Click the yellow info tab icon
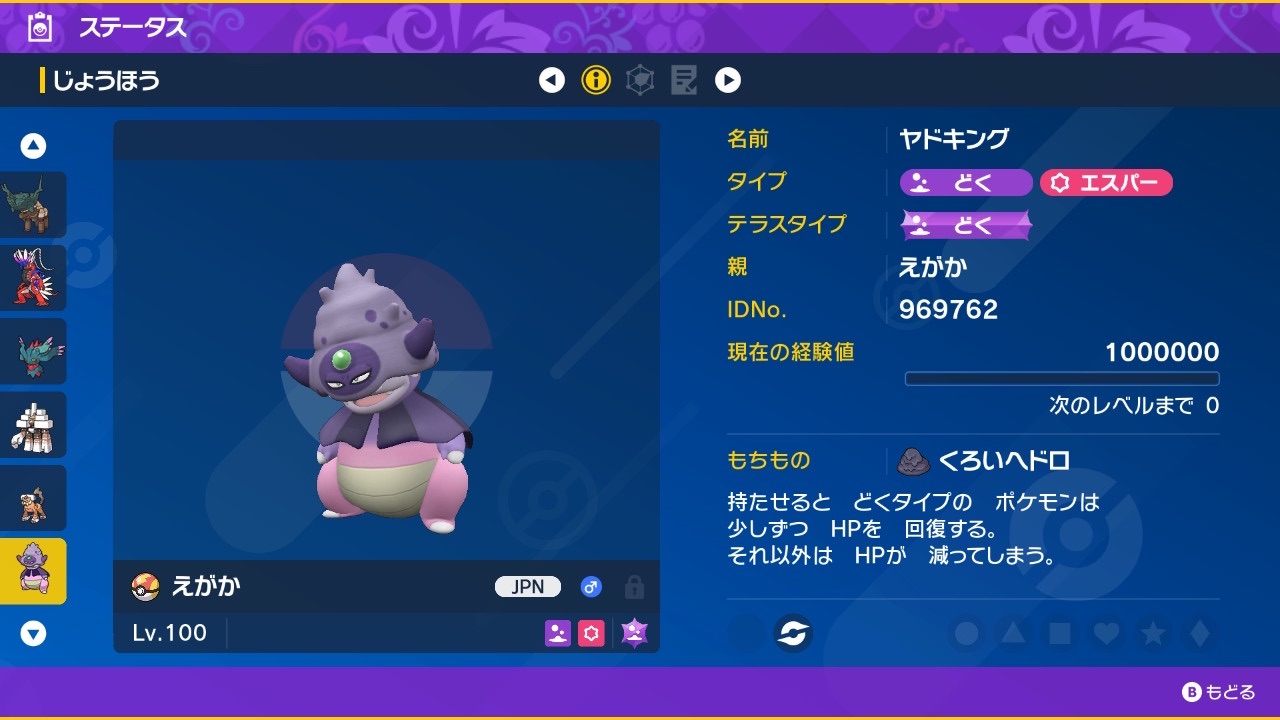Image resolution: width=1280 pixels, height=720 pixels. [595, 80]
